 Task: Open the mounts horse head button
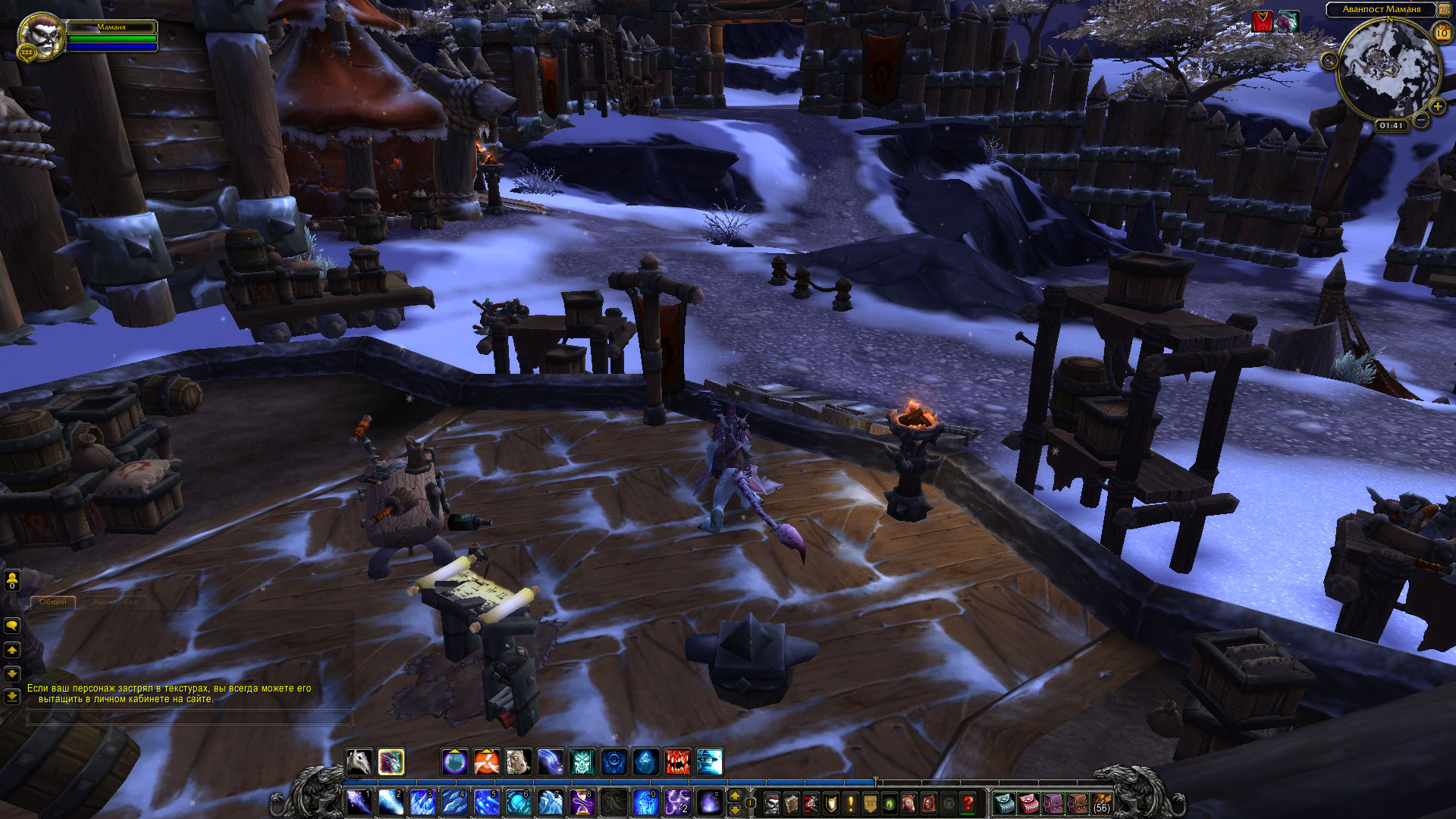(x=909, y=803)
